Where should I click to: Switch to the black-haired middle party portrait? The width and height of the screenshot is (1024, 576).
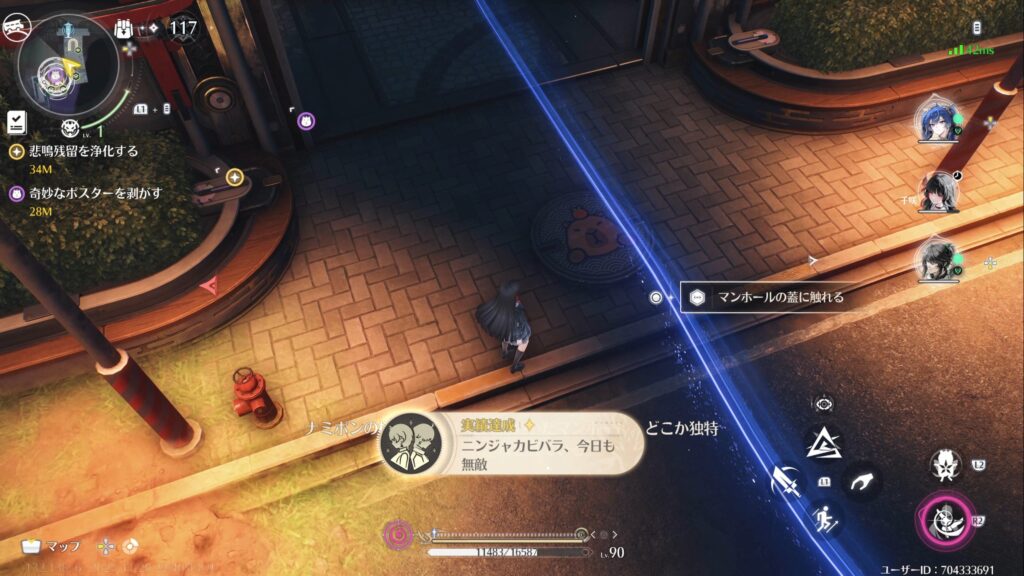point(938,191)
